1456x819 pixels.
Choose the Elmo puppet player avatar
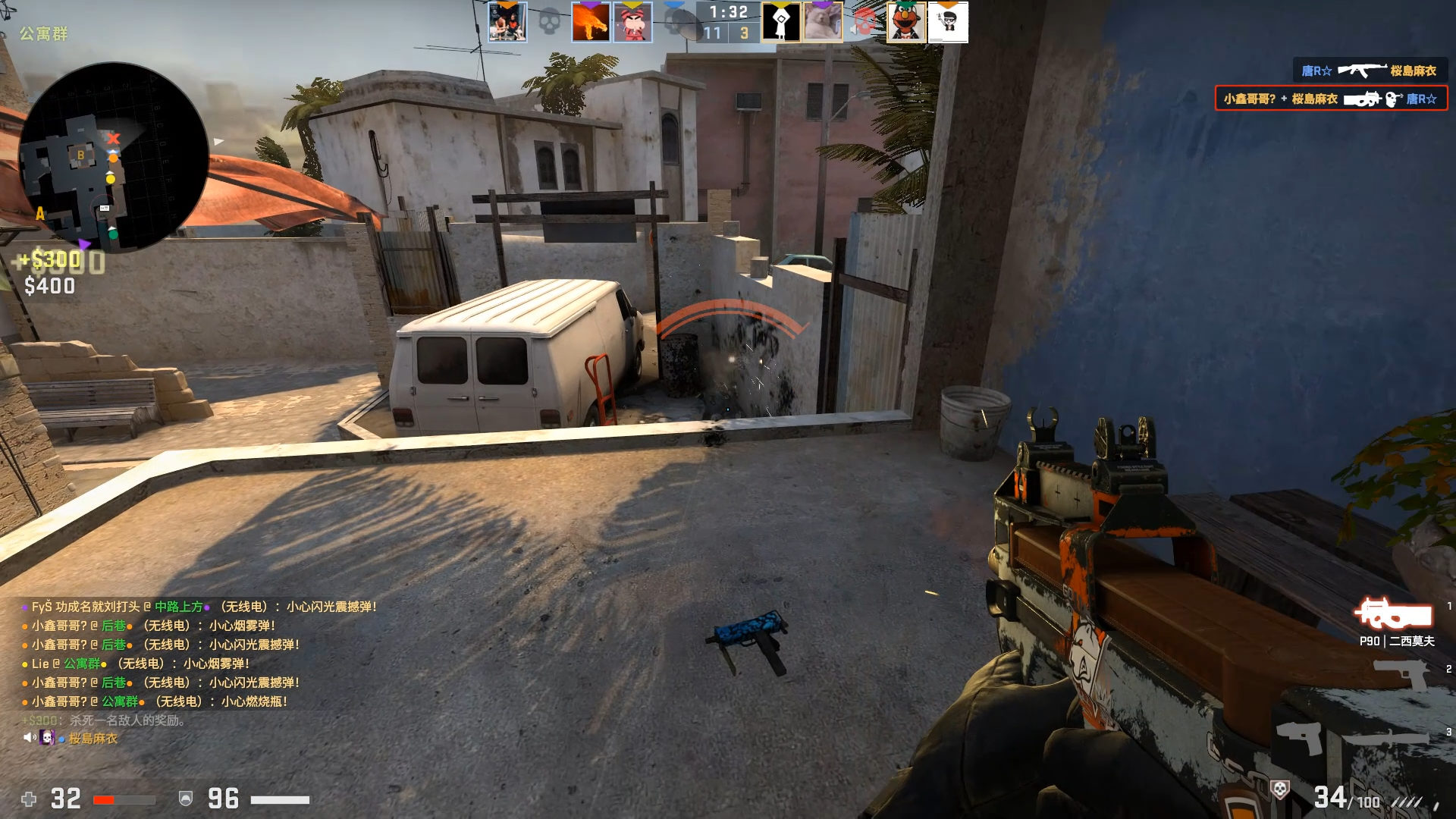906,22
